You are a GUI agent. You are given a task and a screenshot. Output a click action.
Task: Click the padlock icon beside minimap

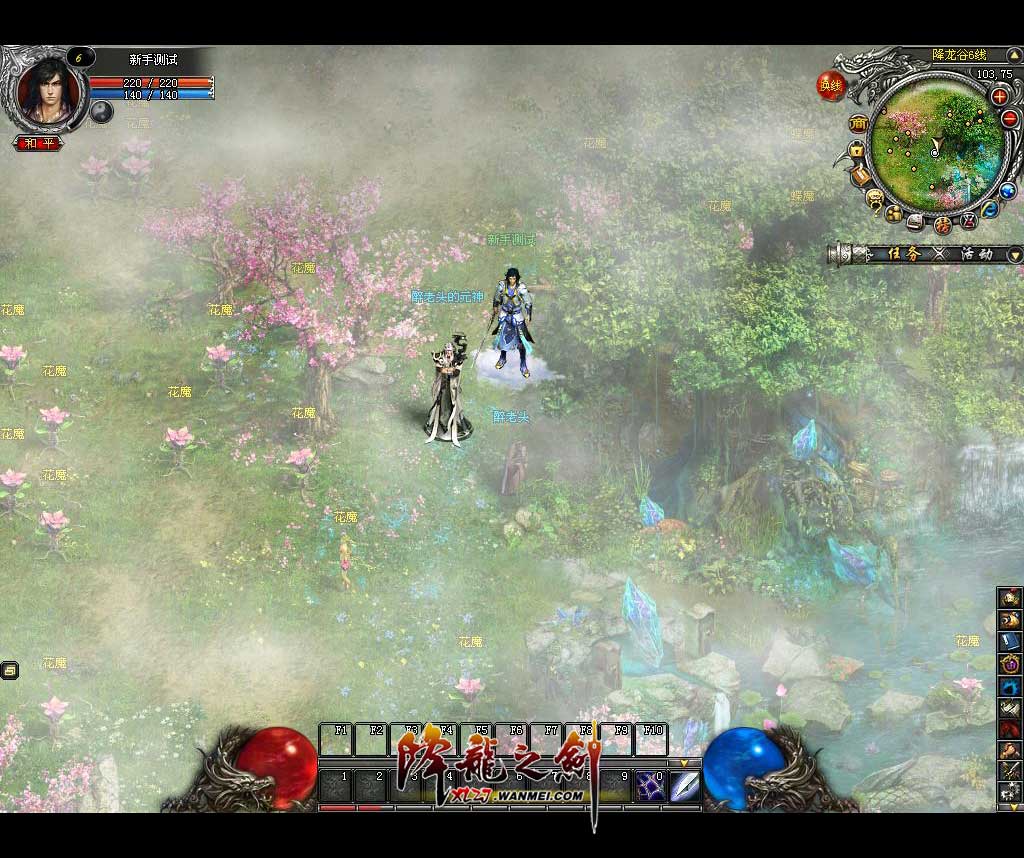coord(856,150)
